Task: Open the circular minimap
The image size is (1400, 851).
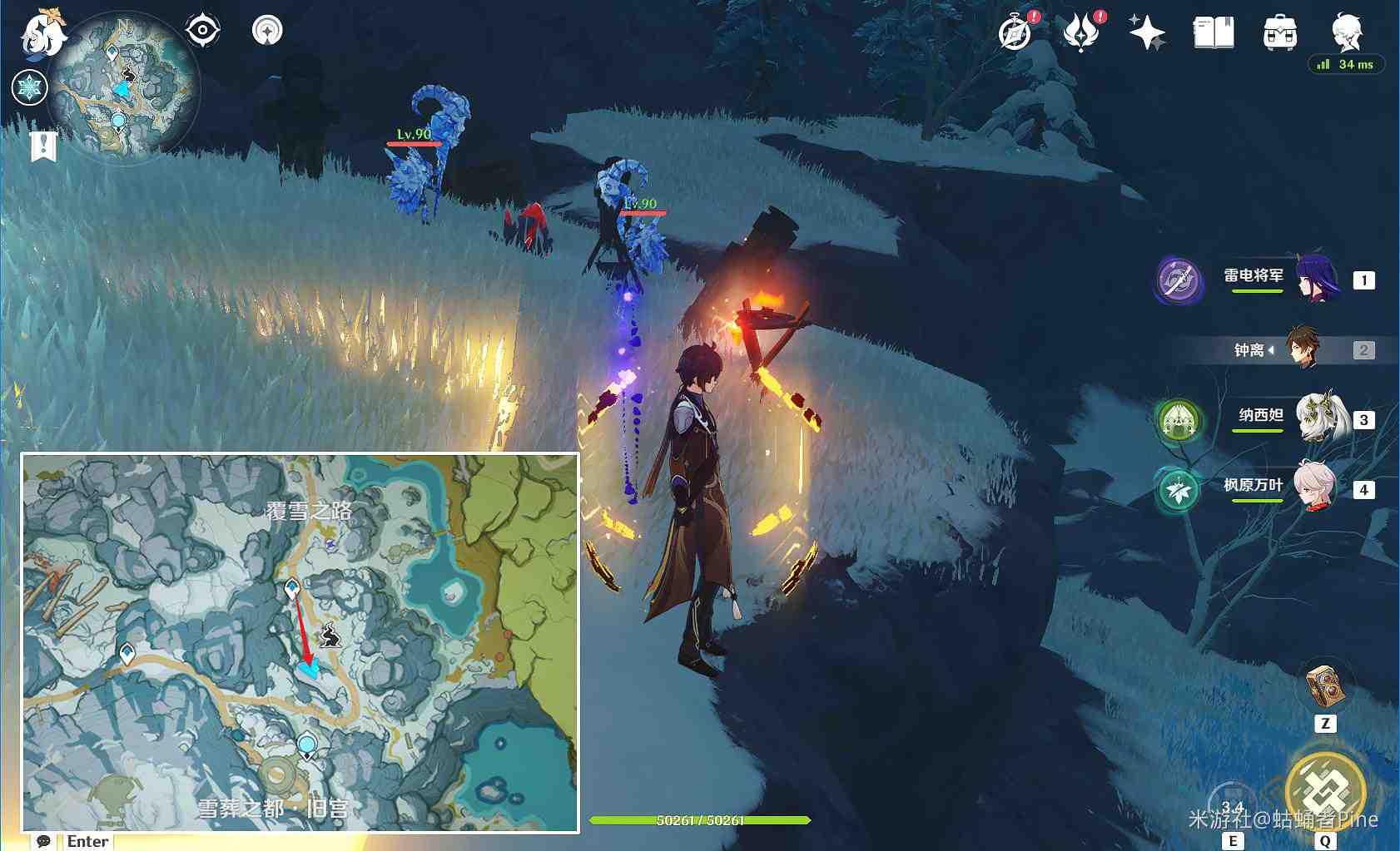Action: click(123, 87)
